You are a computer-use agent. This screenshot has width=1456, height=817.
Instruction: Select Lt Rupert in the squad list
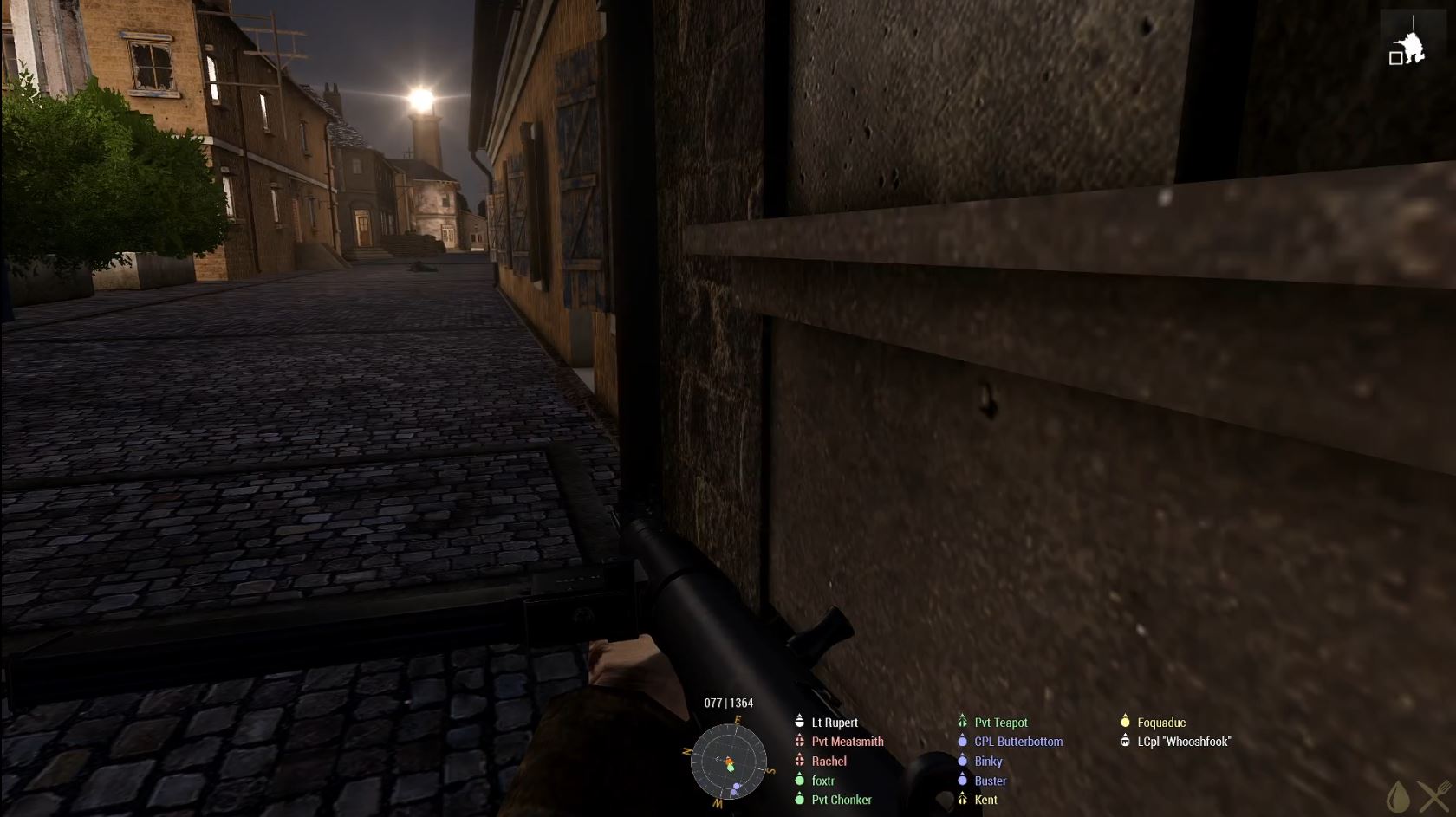coord(834,723)
